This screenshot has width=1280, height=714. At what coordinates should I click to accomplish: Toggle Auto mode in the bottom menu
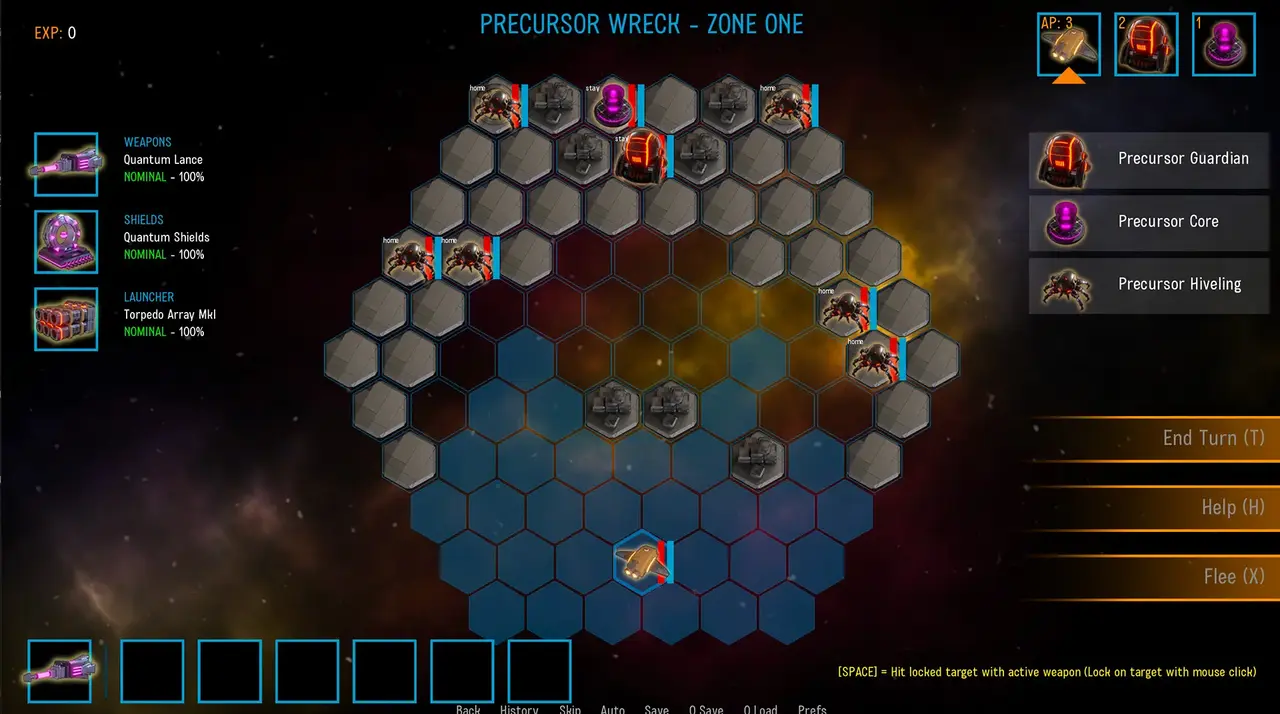(612, 709)
